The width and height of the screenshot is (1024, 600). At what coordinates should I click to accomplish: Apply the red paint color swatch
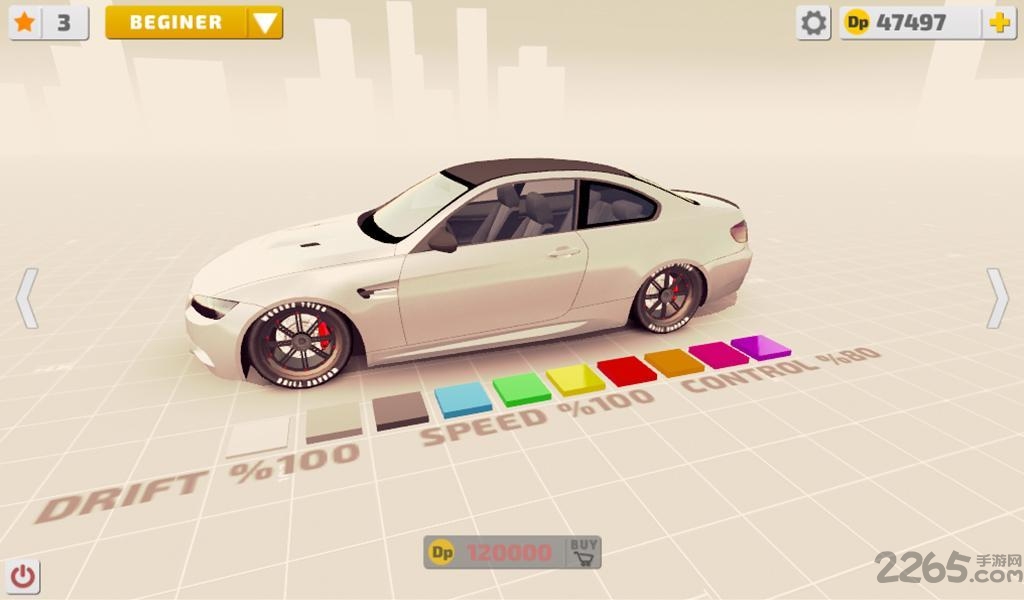click(626, 369)
